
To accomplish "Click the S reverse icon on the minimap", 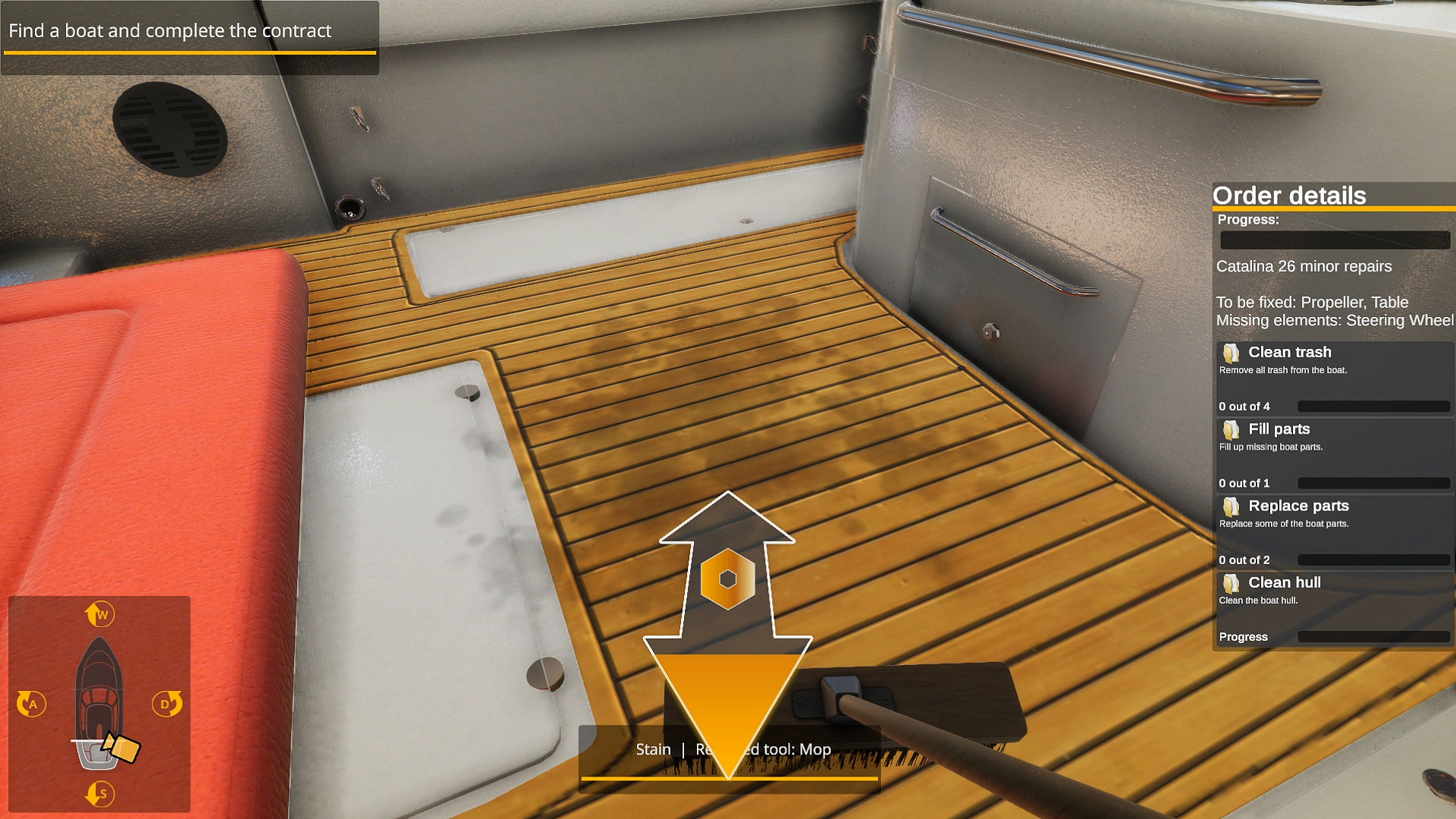I will pos(99,794).
